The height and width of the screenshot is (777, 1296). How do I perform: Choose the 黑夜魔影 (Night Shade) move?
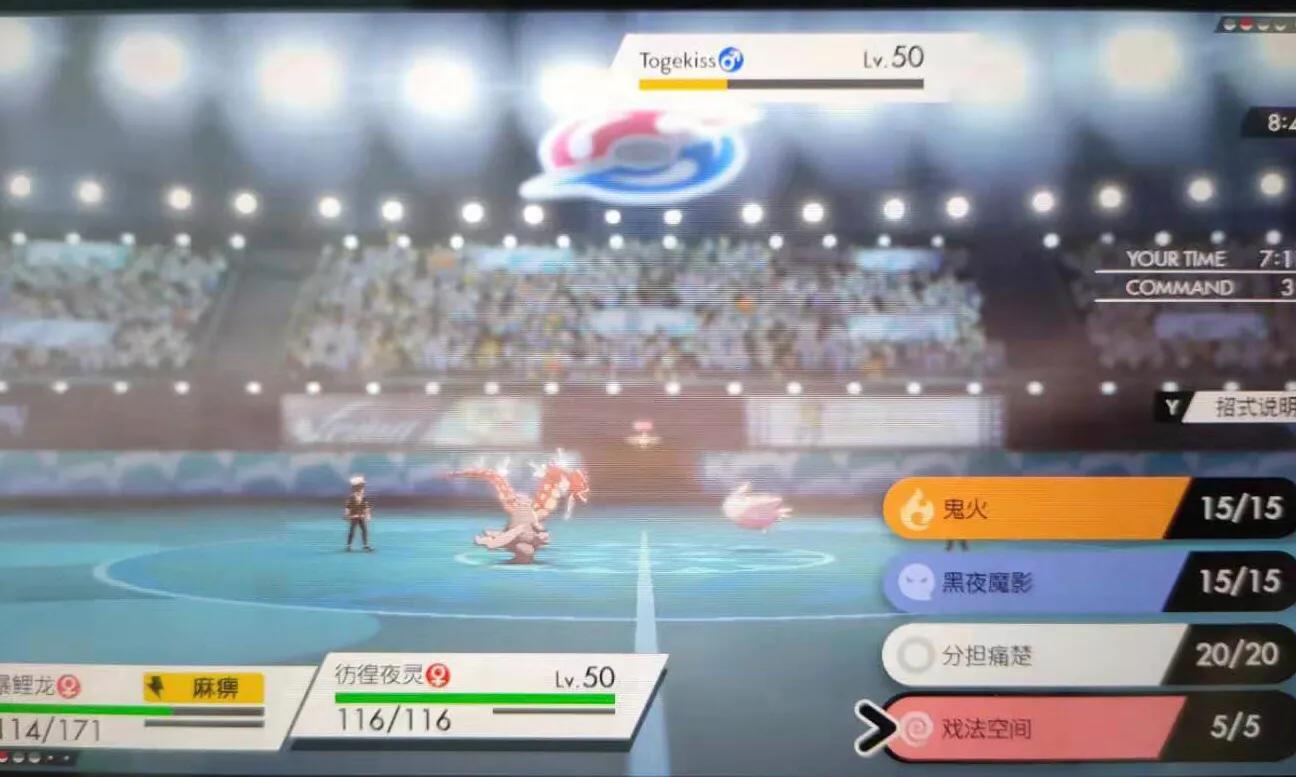[x=1030, y=583]
